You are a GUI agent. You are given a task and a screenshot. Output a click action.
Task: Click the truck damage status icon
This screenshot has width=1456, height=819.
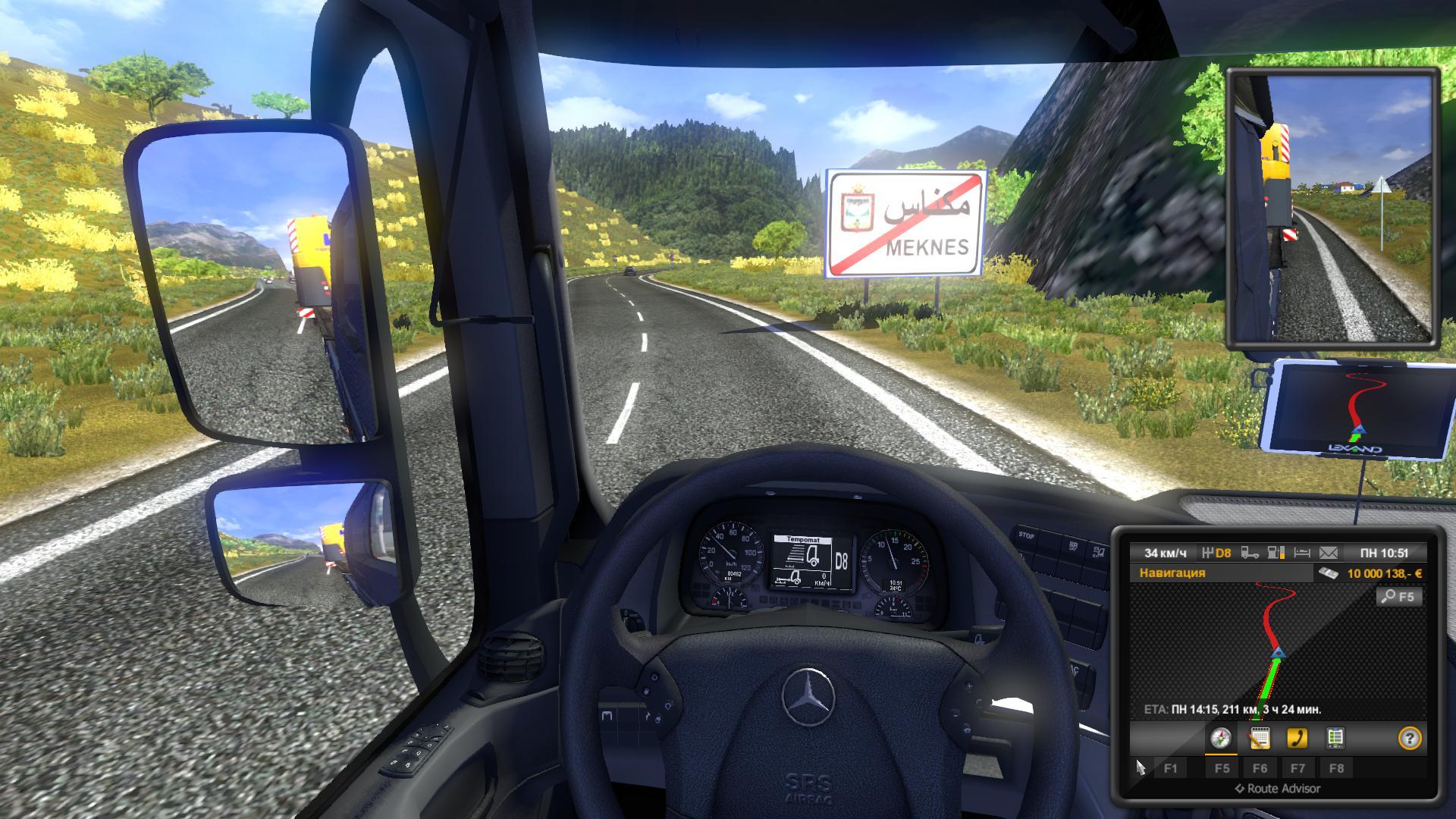coord(1250,553)
